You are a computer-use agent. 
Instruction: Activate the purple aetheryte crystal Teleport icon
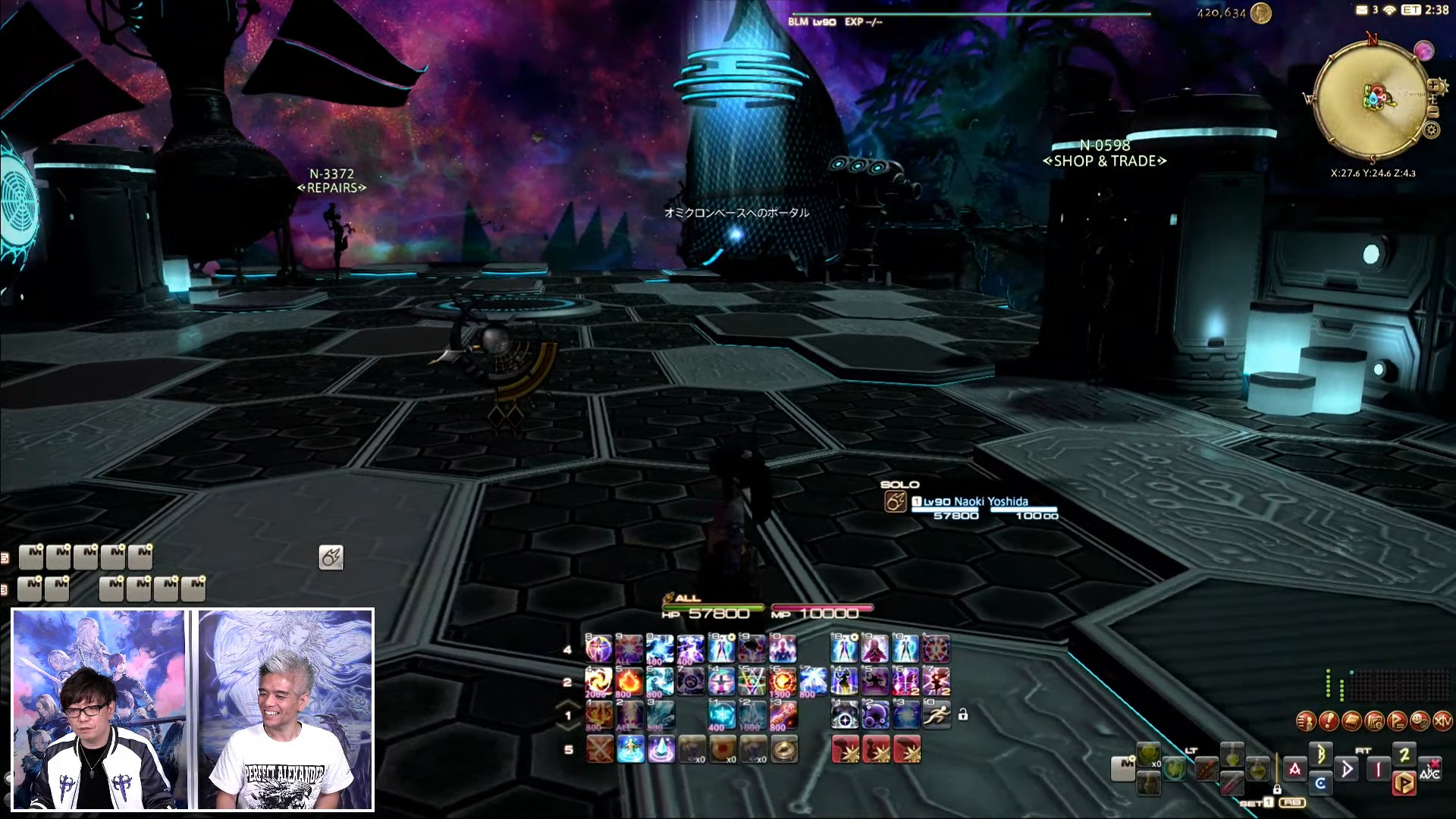click(661, 749)
